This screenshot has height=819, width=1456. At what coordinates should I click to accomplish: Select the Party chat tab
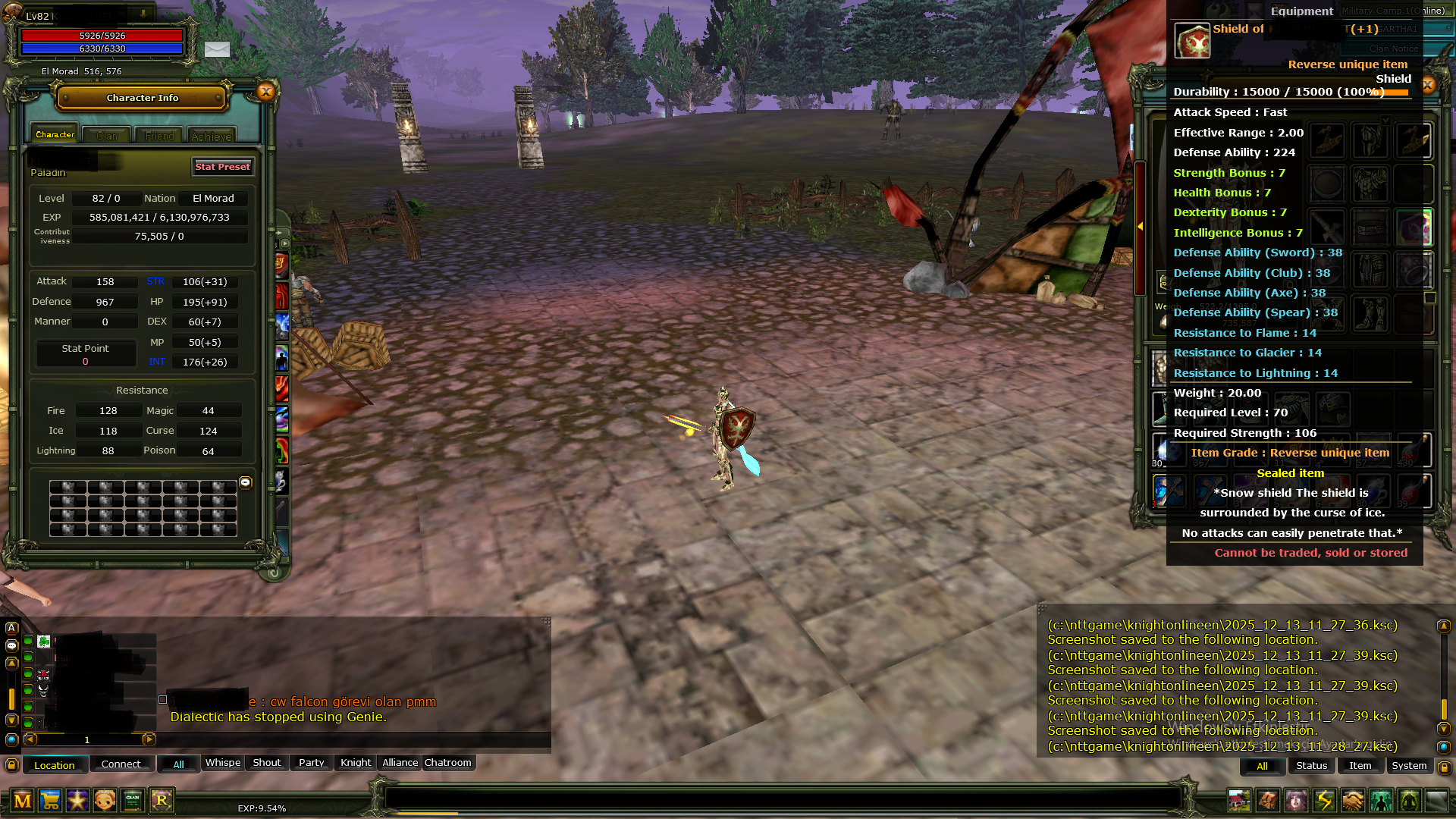311,763
